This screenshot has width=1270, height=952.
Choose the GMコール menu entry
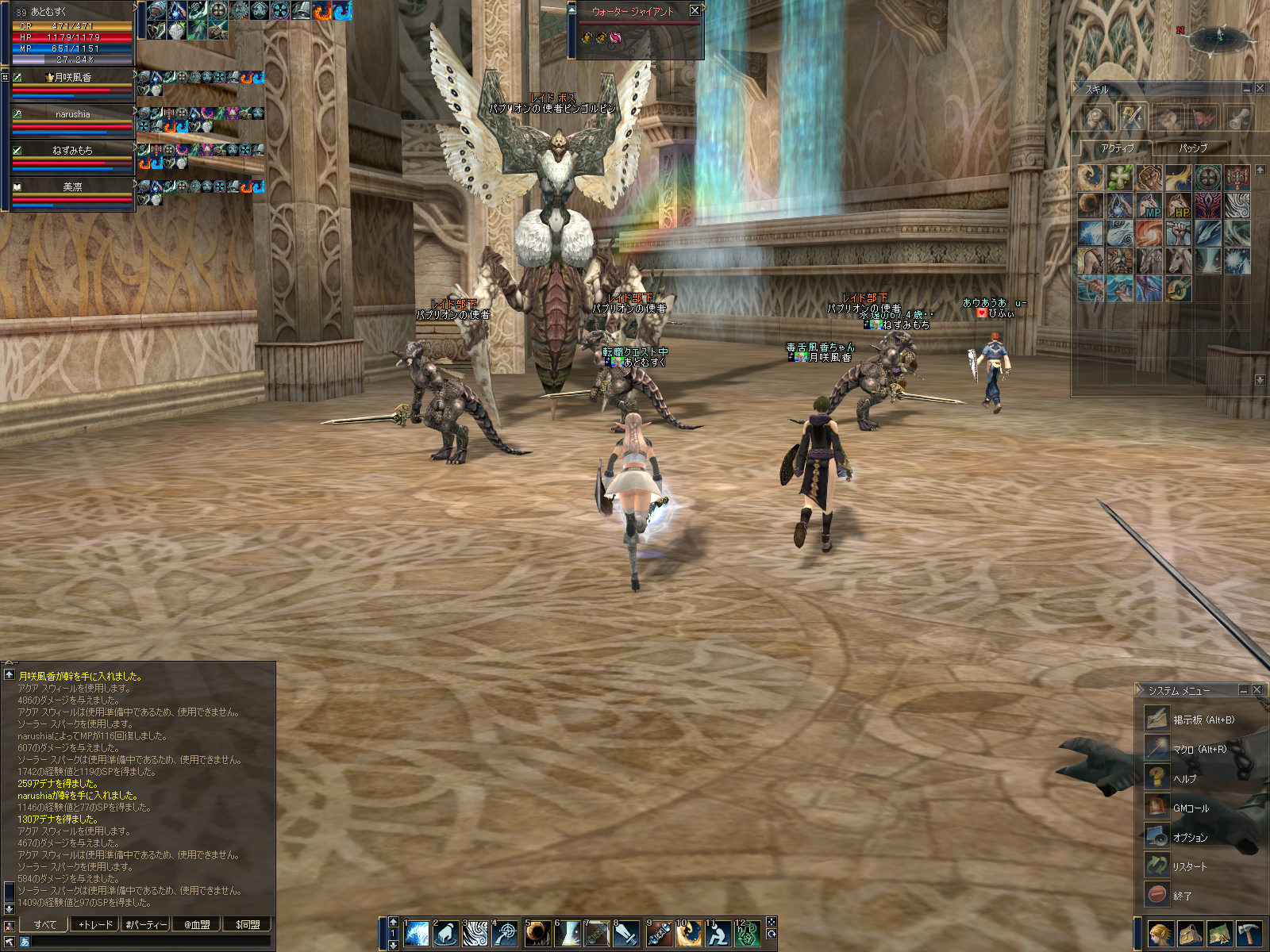[1191, 808]
